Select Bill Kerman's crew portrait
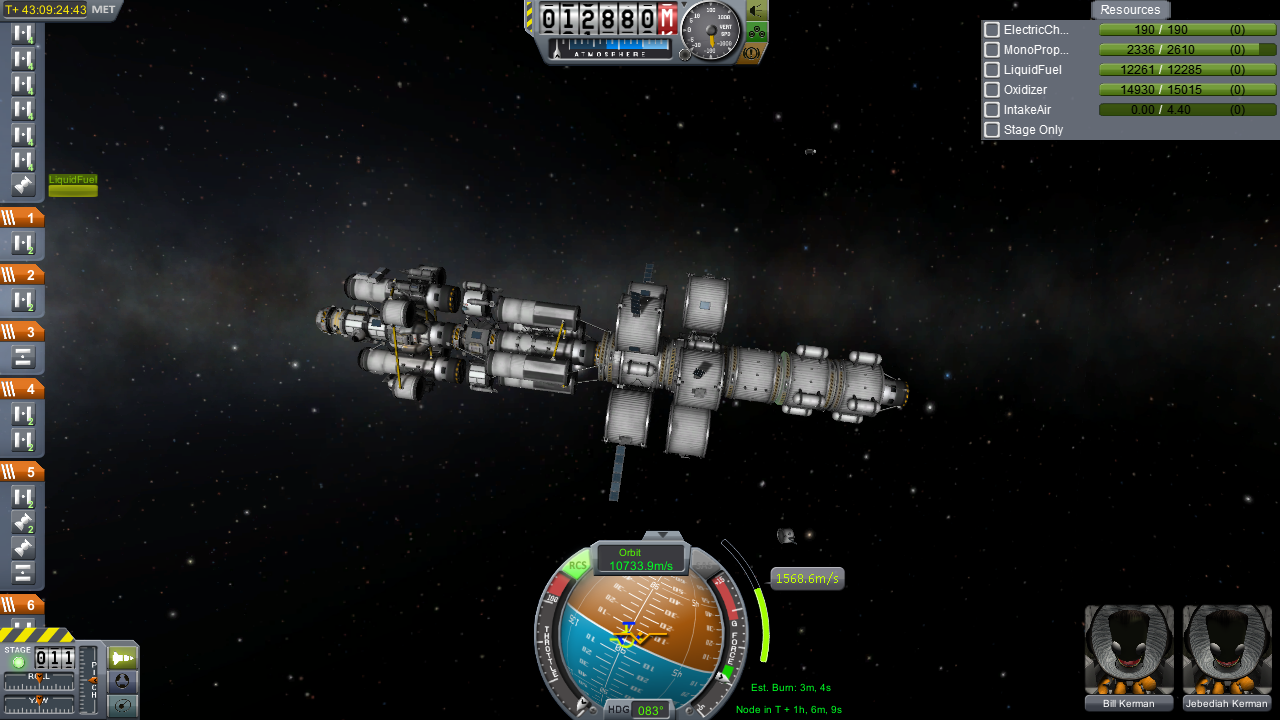 click(x=1129, y=650)
